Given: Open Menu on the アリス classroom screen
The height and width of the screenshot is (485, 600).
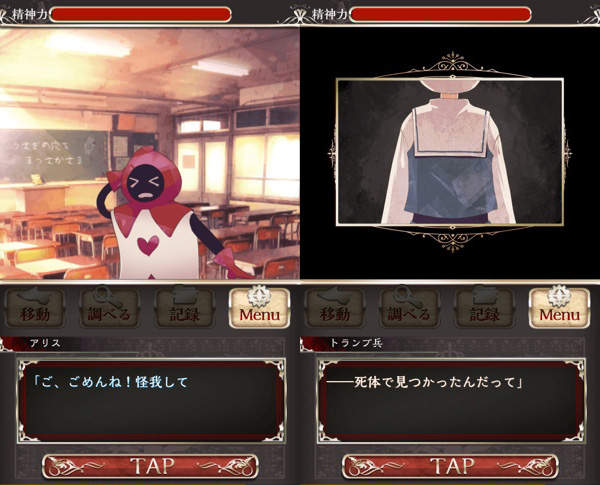Looking at the screenshot, I should click(259, 309).
